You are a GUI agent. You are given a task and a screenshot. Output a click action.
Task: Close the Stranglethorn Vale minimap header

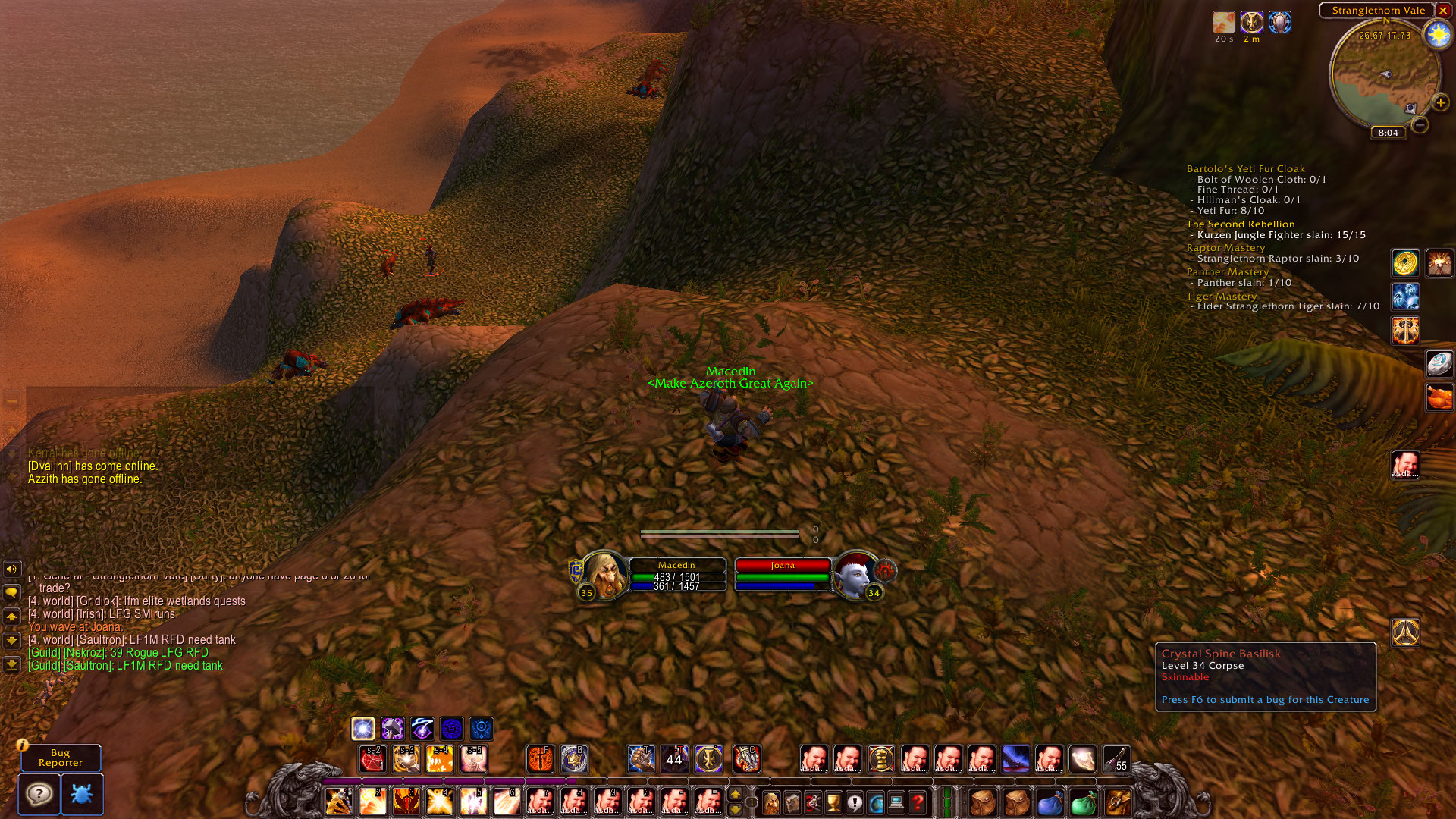(1443, 11)
